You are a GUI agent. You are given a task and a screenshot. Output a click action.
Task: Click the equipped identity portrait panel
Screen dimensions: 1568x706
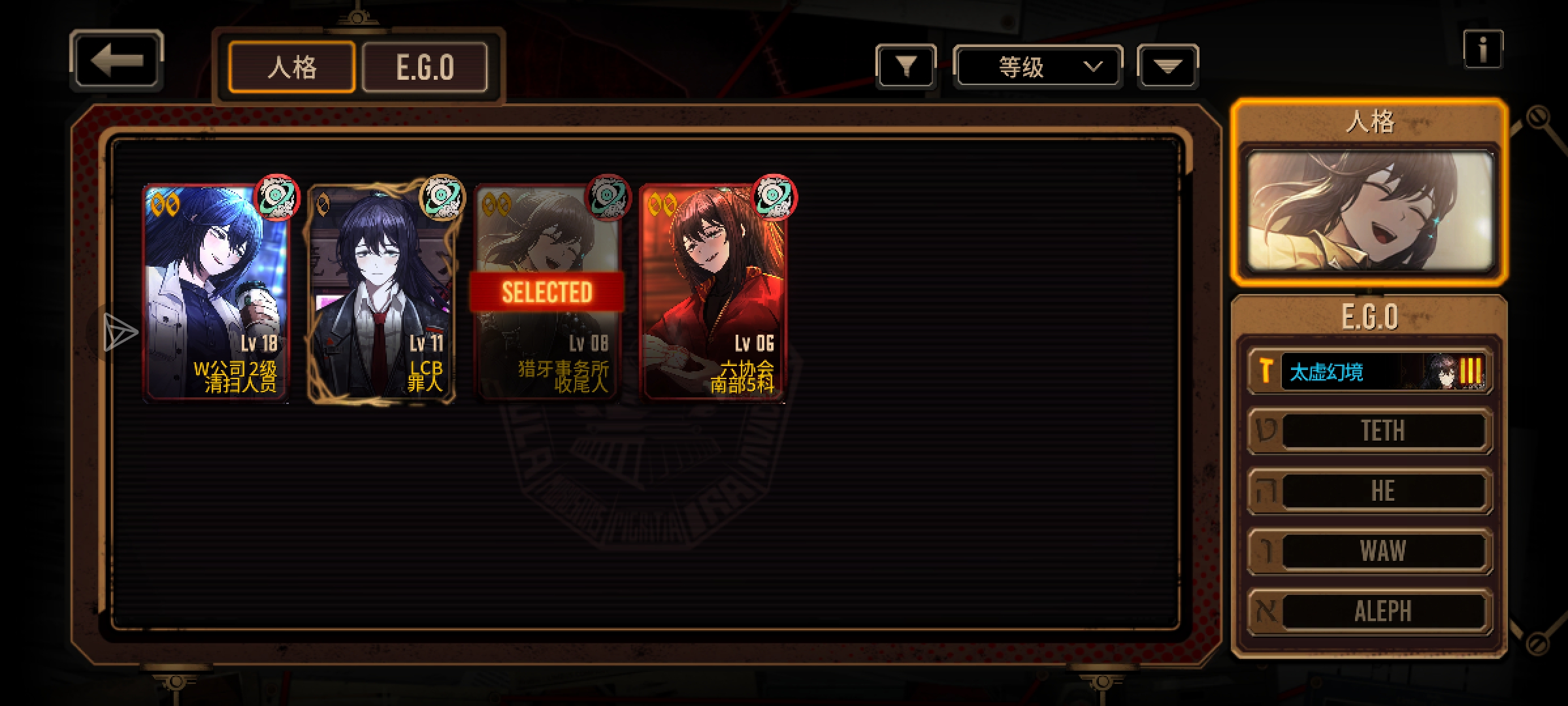point(1369,212)
